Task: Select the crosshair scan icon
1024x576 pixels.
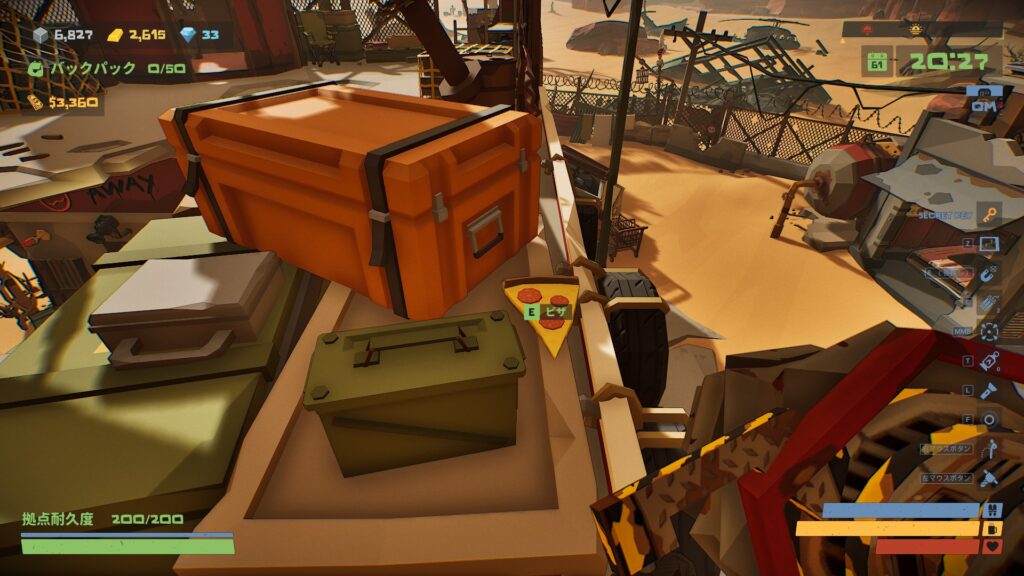Action: pyautogui.click(x=989, y=332)
